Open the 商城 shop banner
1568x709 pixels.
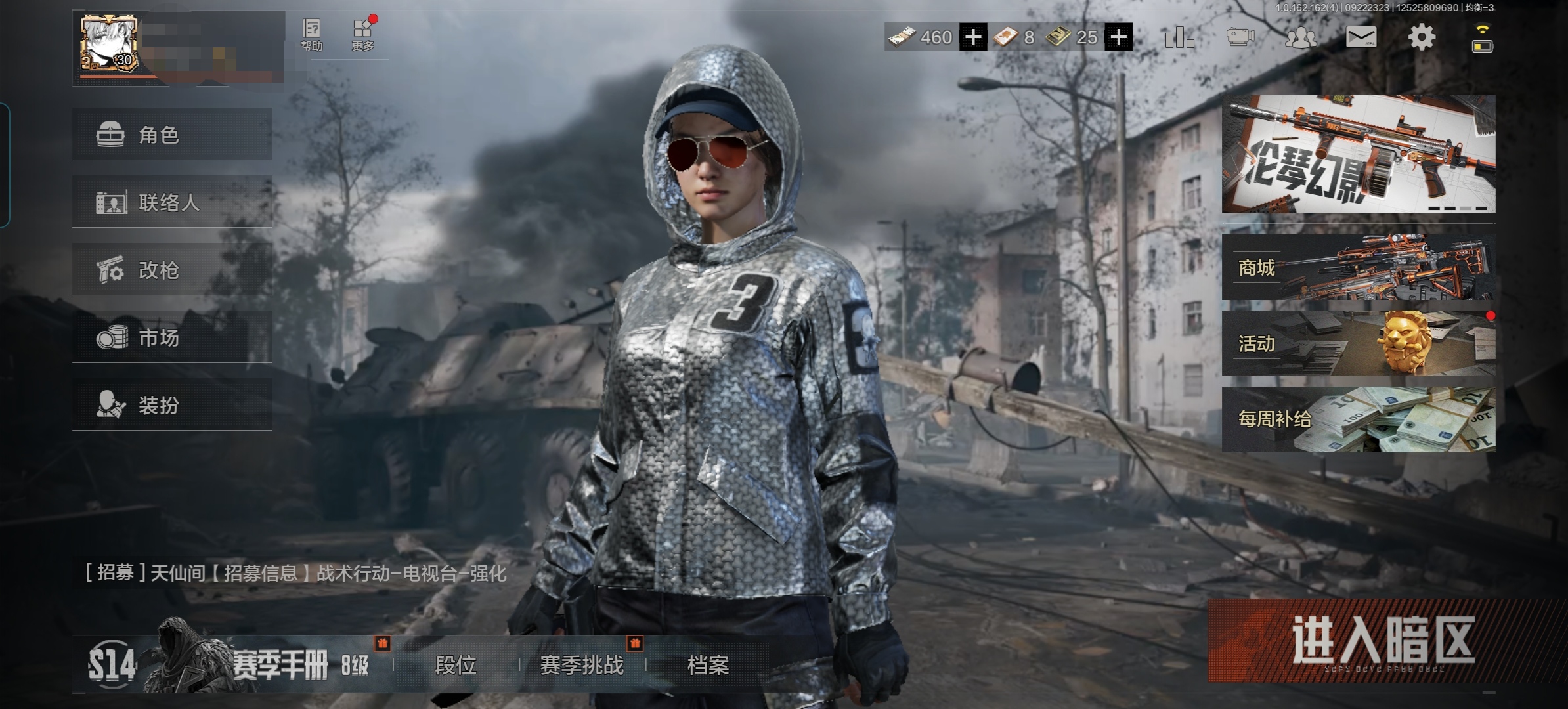tap(1358, 268)
